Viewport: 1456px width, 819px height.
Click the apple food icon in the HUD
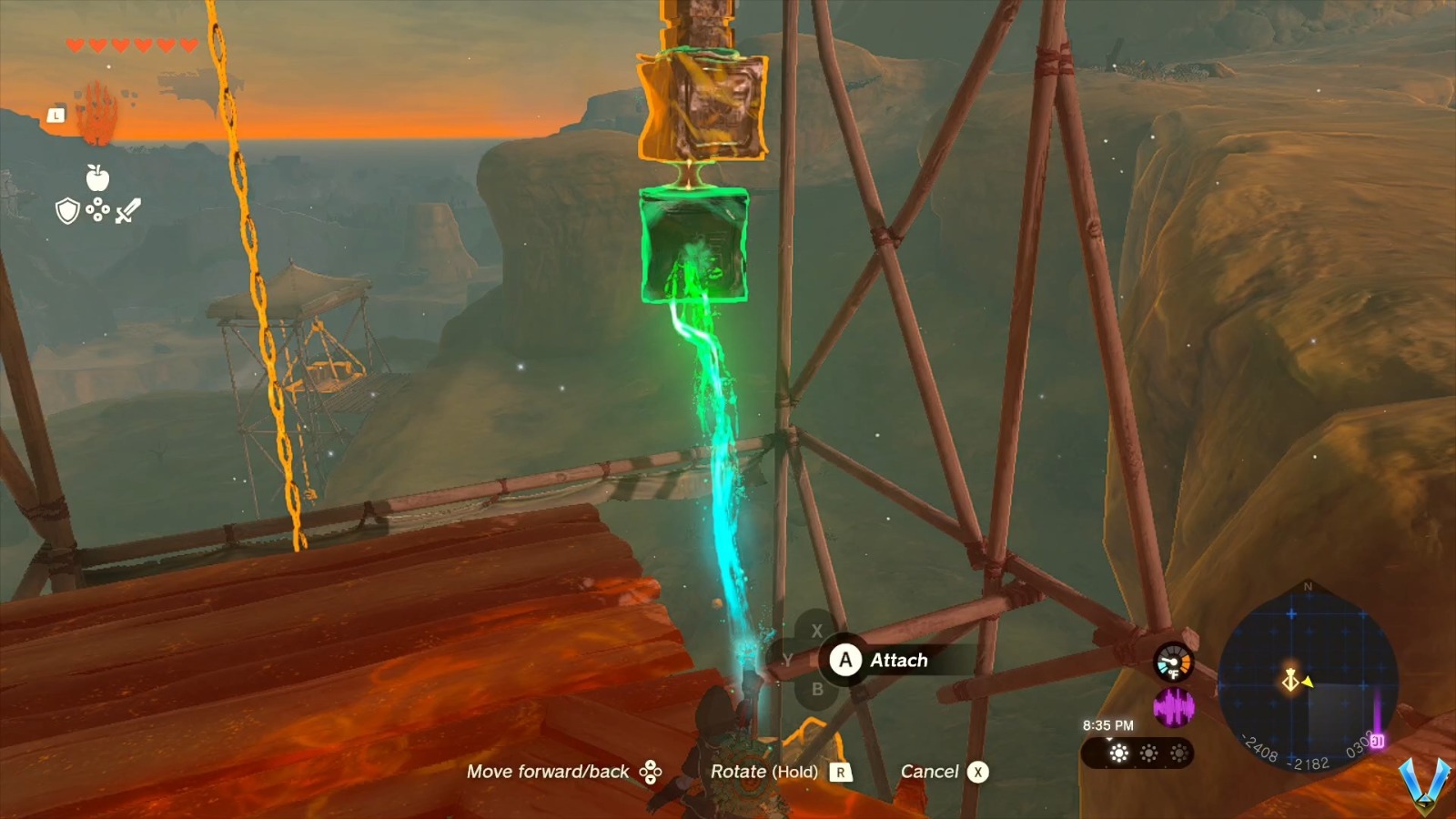[97, 178]
